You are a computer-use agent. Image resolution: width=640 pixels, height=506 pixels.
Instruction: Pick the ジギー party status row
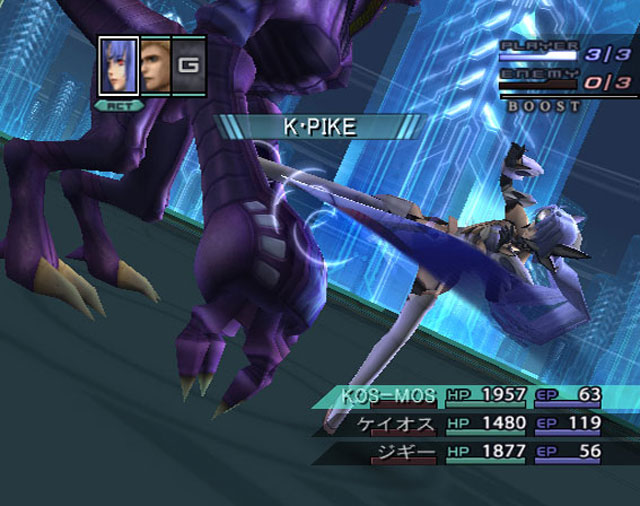(x=470, y=452)
